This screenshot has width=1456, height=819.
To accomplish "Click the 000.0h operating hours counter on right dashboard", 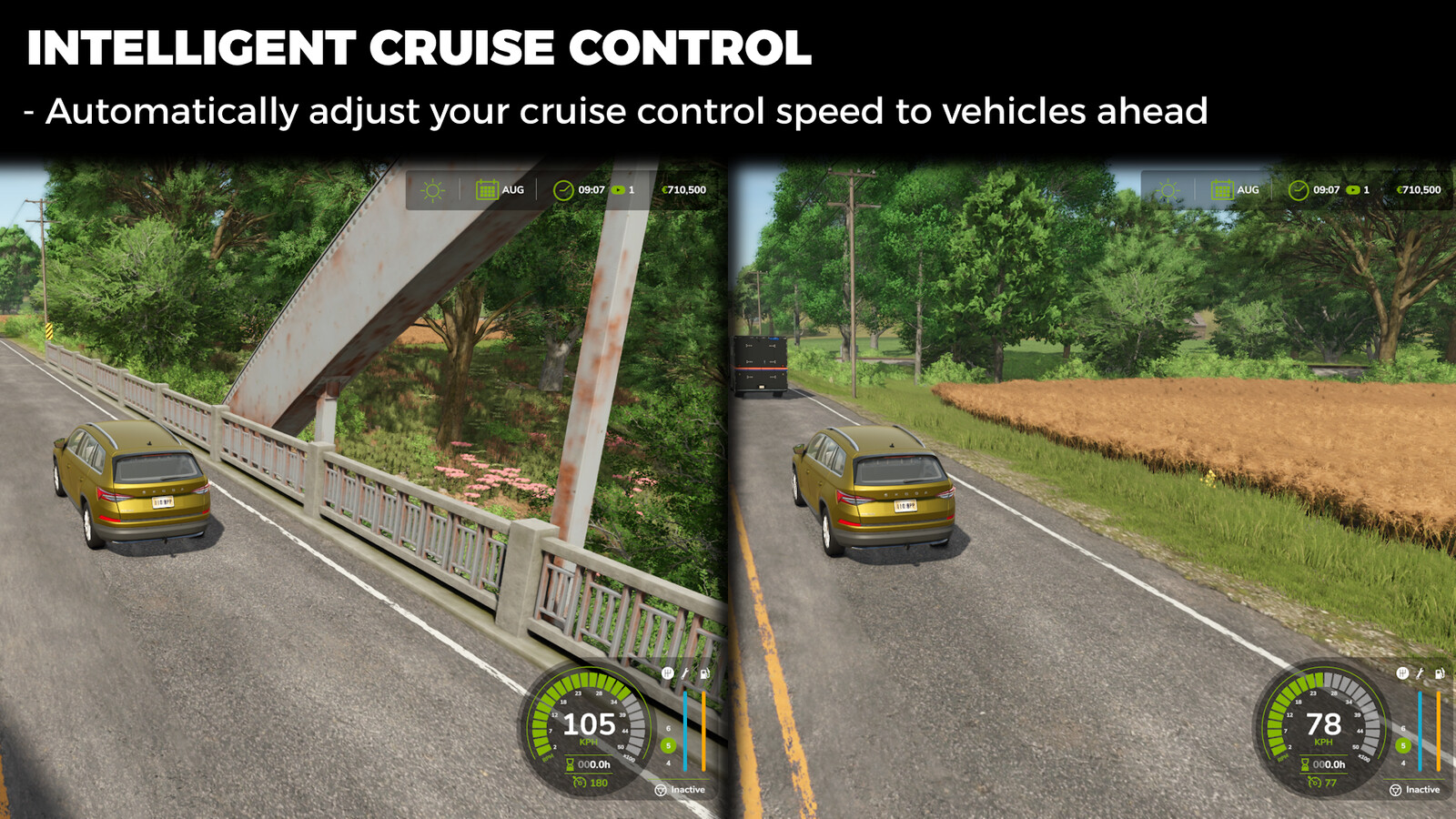I will [x=1330, y=763].
